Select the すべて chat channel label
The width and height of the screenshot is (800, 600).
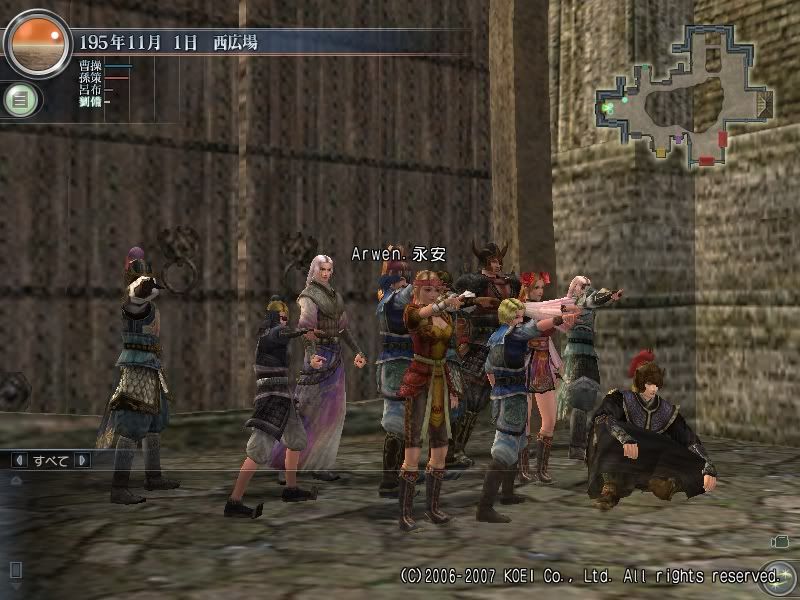(x=50, y=461)
